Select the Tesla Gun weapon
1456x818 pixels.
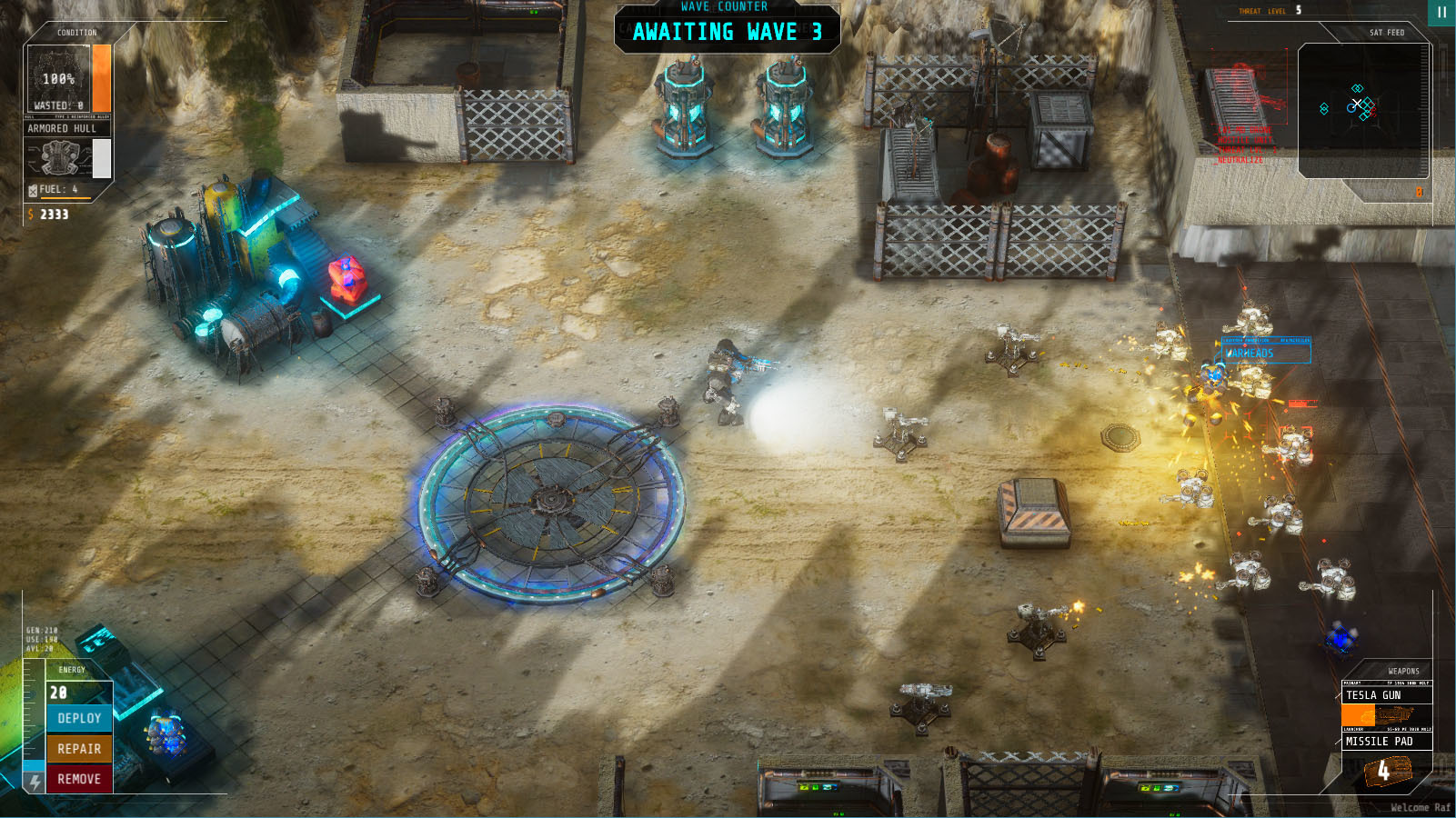(x=1386, y=695)
